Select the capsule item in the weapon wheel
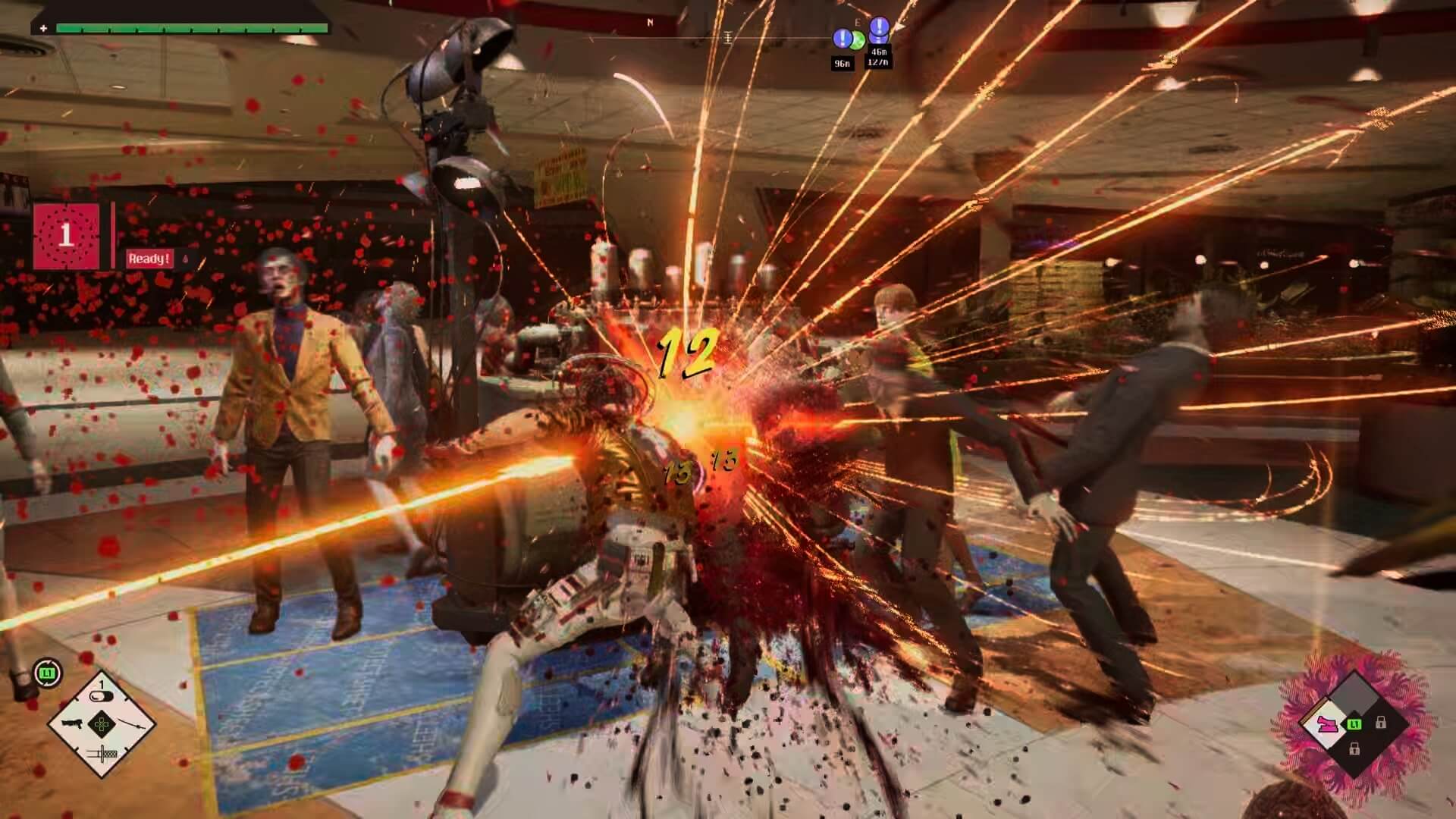This screenshot has width=1456, height=819. tap(101, 697)
